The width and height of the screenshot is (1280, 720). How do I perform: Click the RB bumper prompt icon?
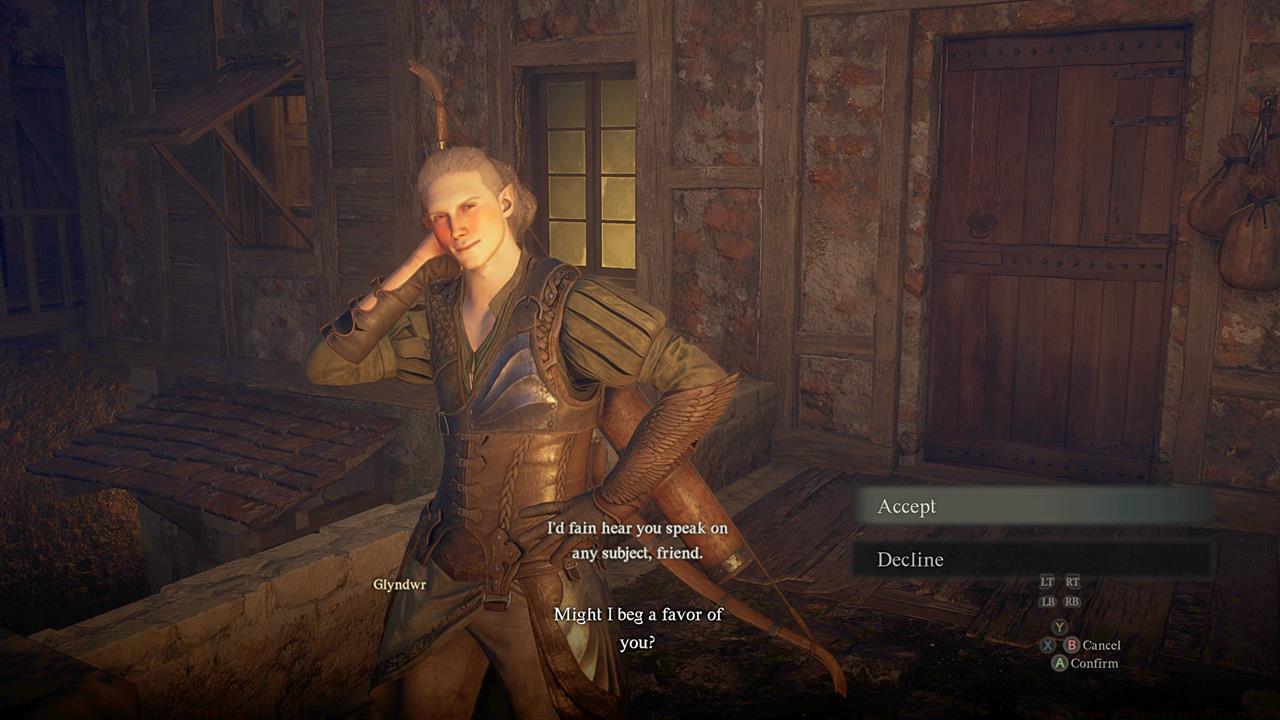pyautogui.click(x=1073, y=601)
